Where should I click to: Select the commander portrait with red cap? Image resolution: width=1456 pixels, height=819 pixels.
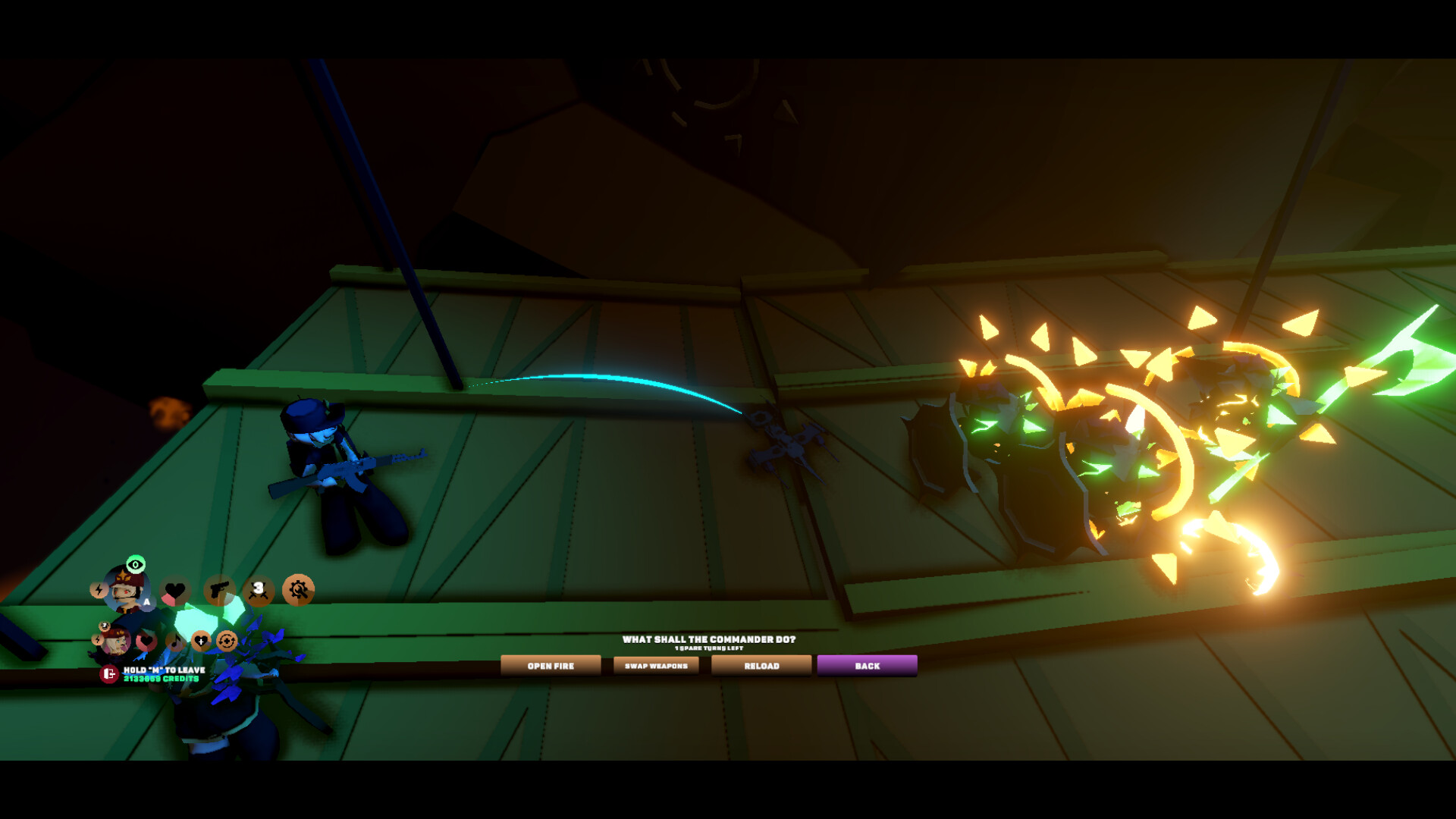[x=126, y=590]
